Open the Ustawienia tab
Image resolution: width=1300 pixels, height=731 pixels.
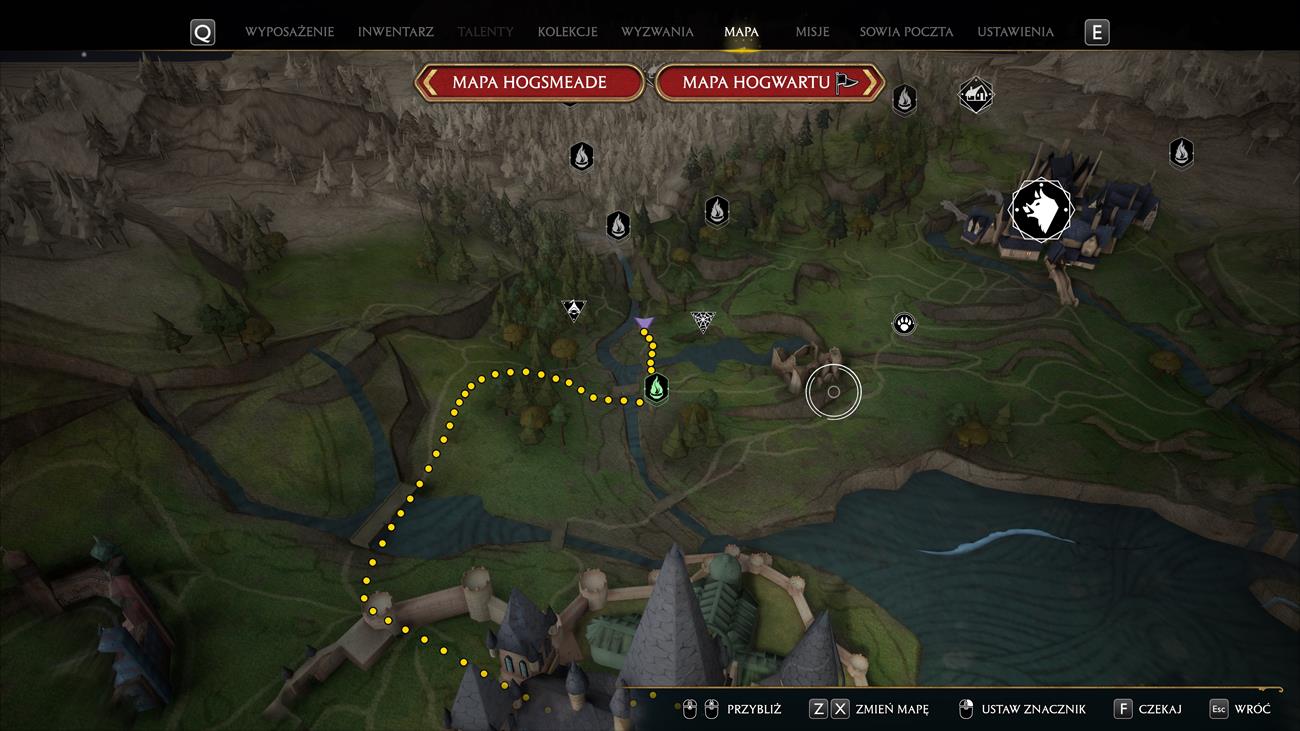click(1015, 32)
